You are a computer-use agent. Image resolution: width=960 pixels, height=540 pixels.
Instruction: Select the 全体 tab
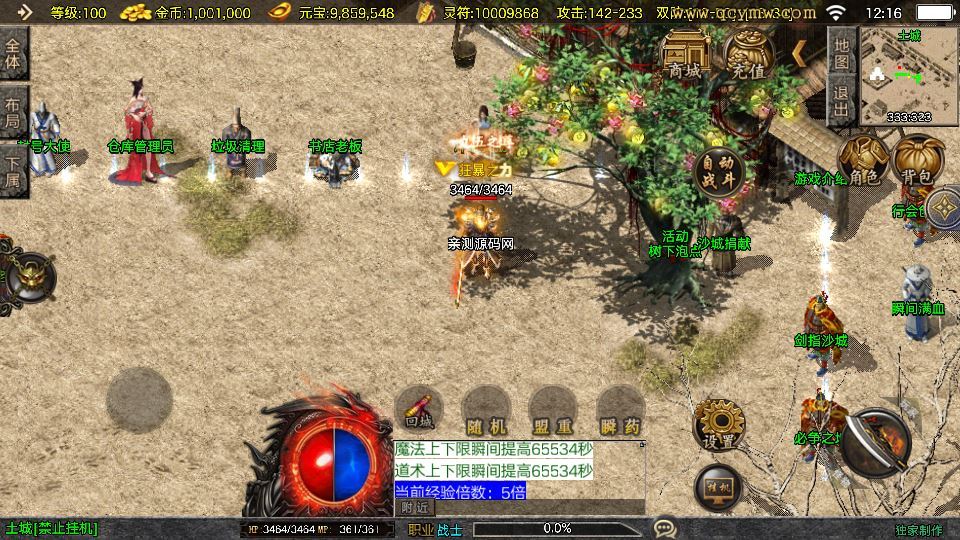(x=13, y=54)
